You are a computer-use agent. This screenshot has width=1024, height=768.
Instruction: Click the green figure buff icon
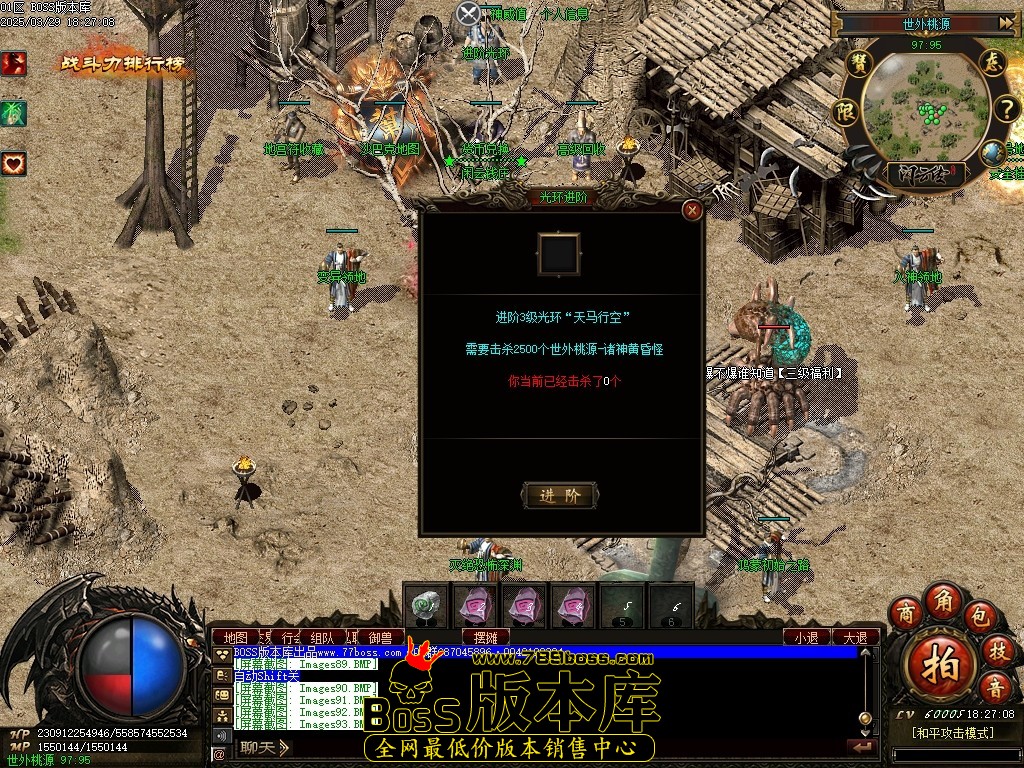point(14,113)
